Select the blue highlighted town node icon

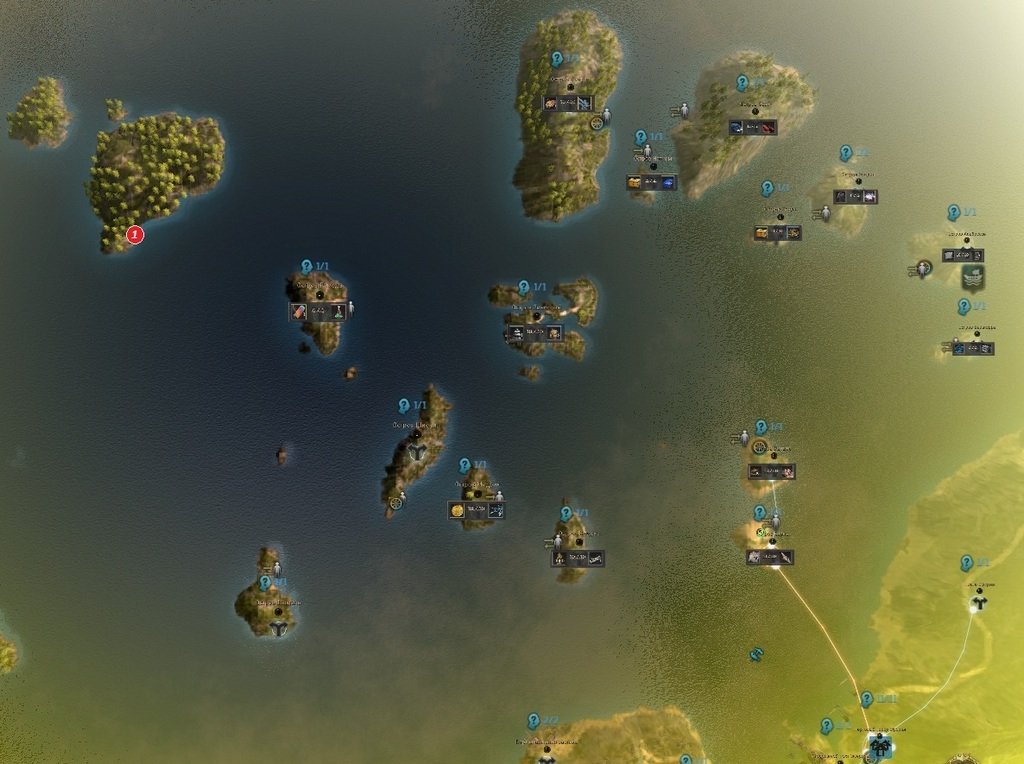[x=879, y=744]
